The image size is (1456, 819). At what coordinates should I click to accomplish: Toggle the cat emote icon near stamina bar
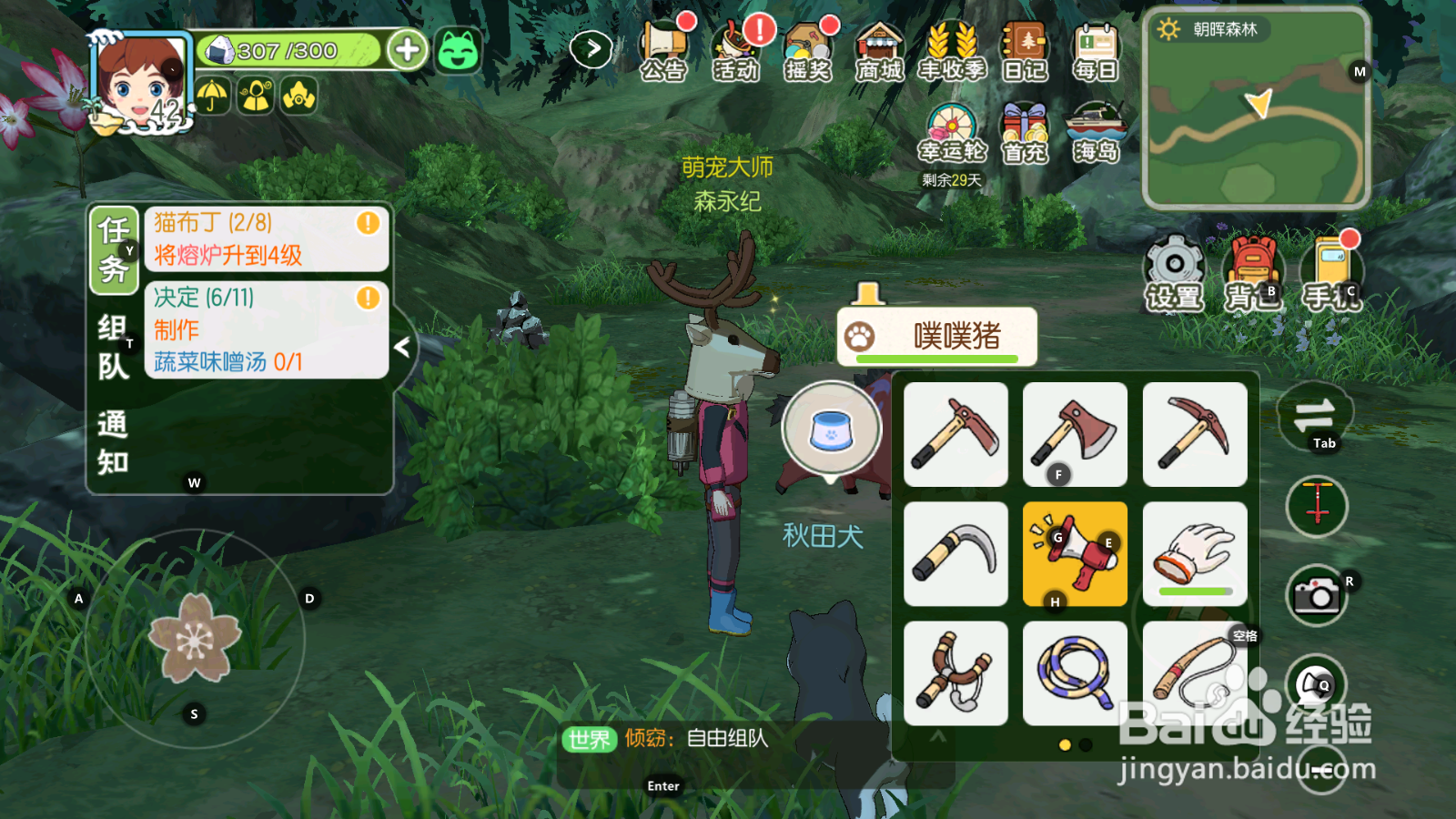[458, 52]
